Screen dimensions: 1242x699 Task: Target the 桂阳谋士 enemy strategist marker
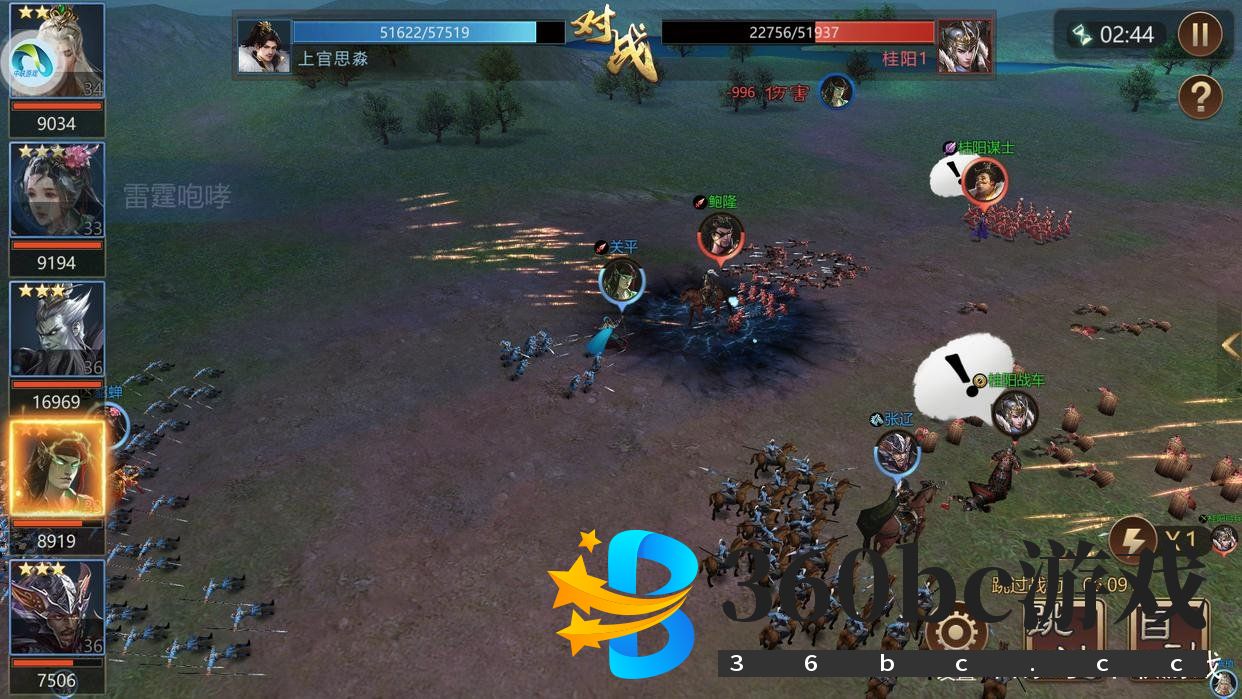pos(984,181)
